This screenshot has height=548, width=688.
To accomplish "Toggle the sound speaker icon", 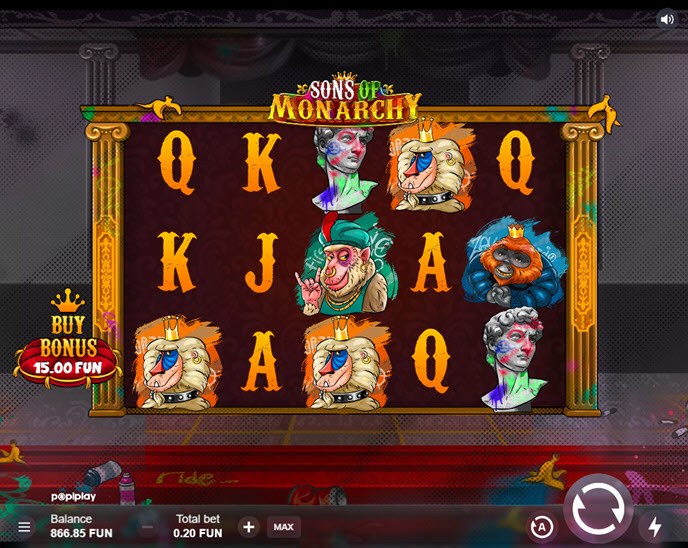I will [667, 19].
